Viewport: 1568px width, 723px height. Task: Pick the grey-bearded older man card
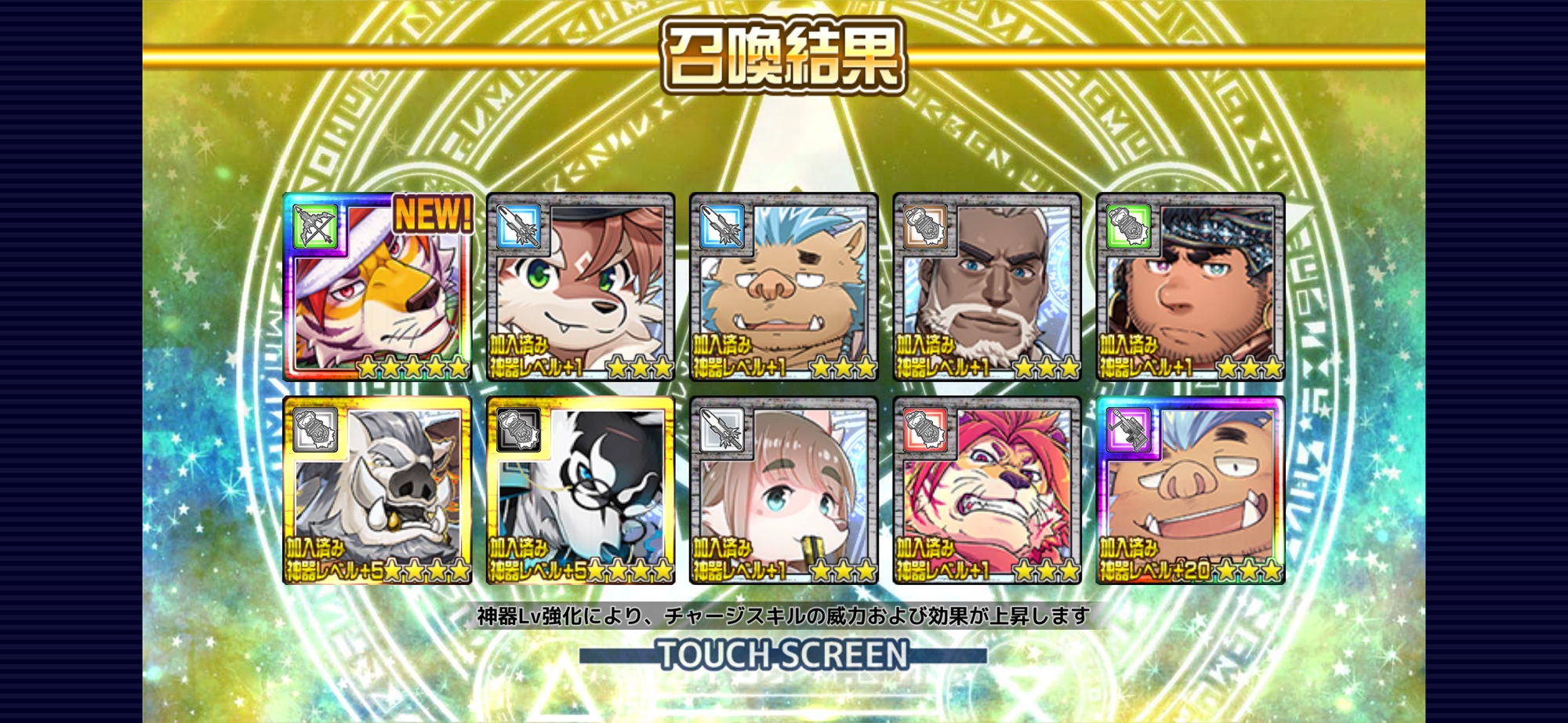point(987,287)
